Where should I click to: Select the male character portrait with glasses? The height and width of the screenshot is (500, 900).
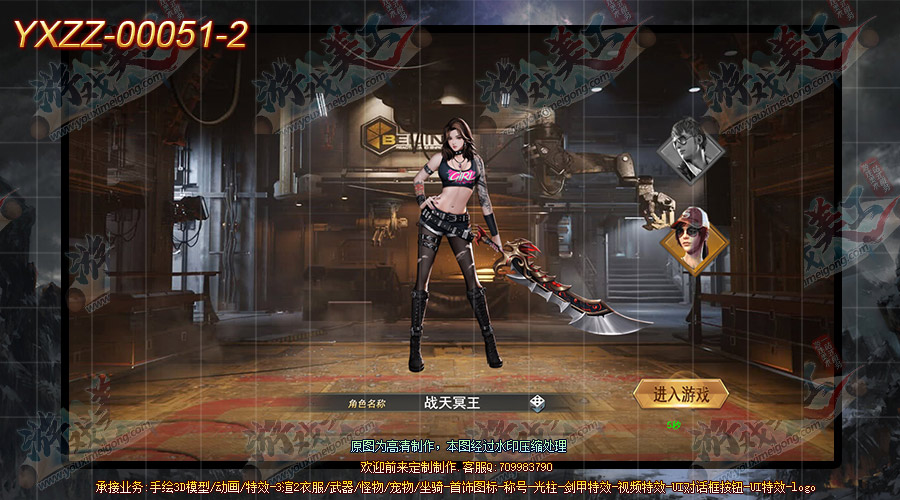coord(690,149)
